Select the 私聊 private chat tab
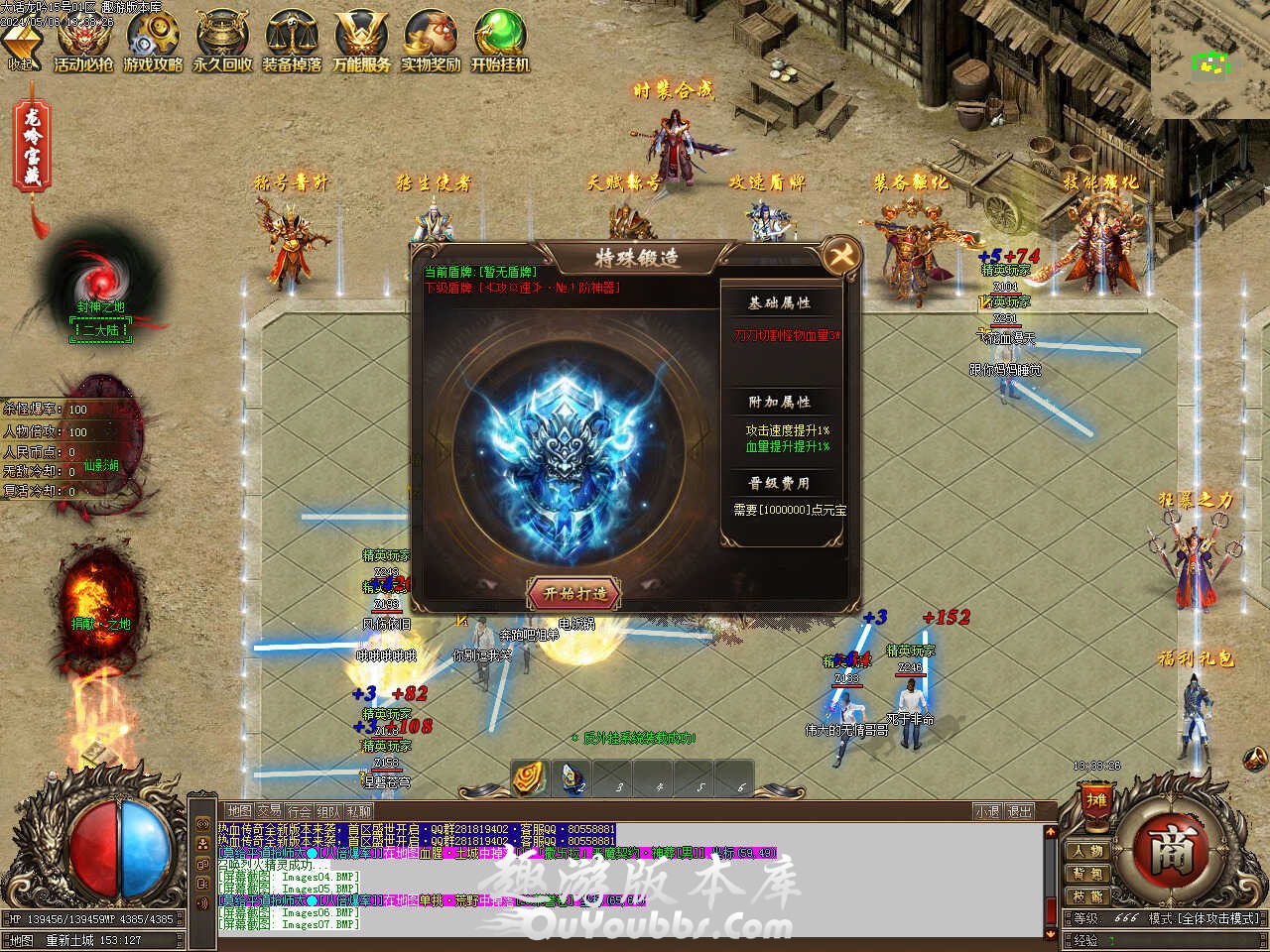Image resolution: width=1270 pixels, height=952 pixels. (x=359, y=811)
